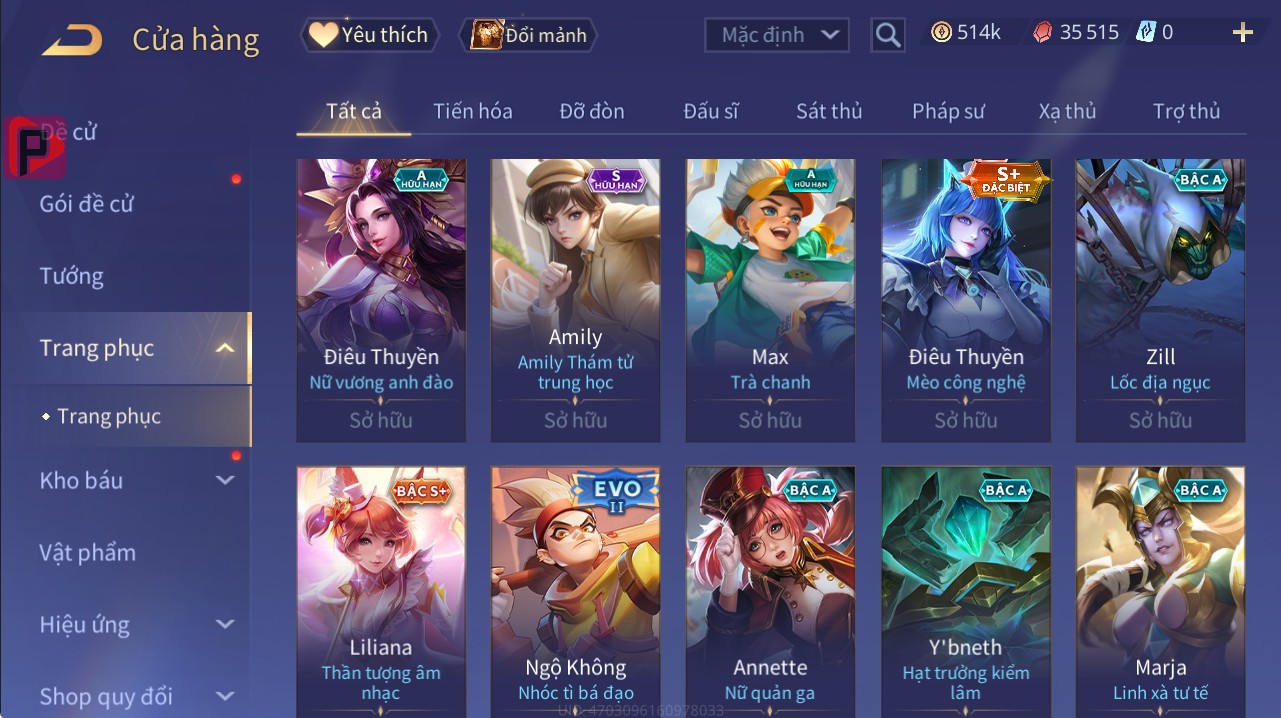
Task: Select the Amily Thám tử trung học skin
Action: click(x=575, y=300)
